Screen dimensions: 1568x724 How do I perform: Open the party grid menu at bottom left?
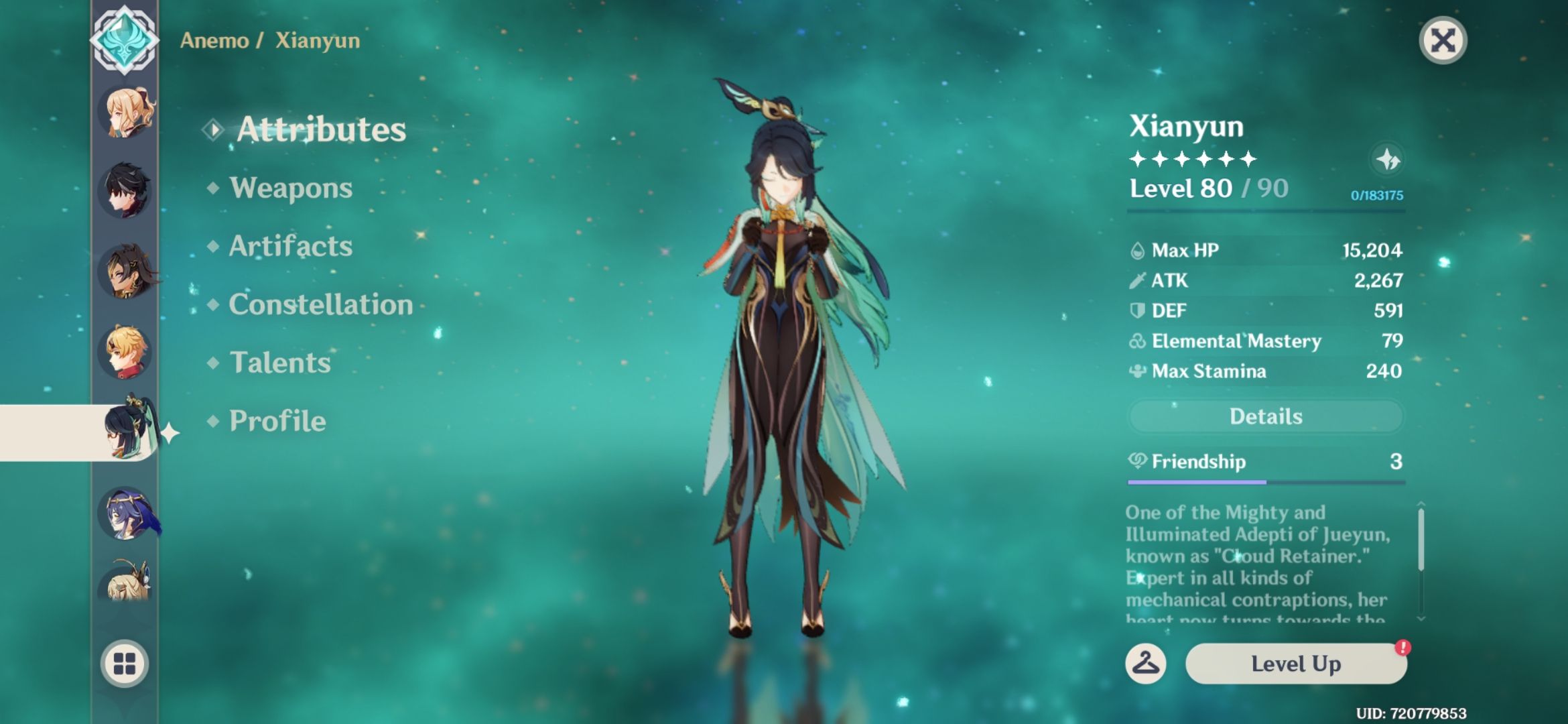pyautogui.click(x=124, y=664)
